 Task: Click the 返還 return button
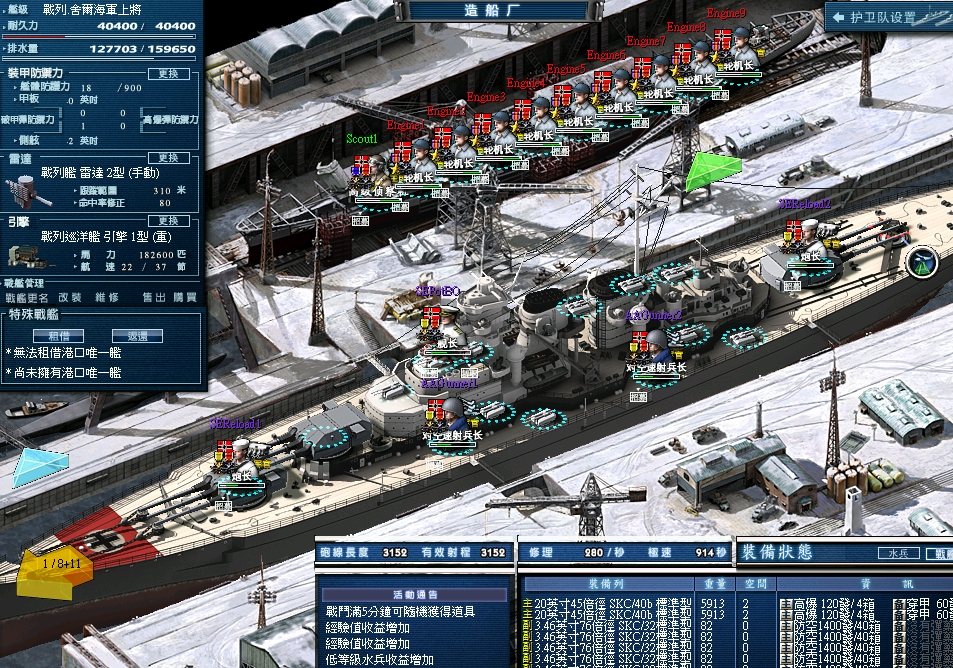pos(137,336)
